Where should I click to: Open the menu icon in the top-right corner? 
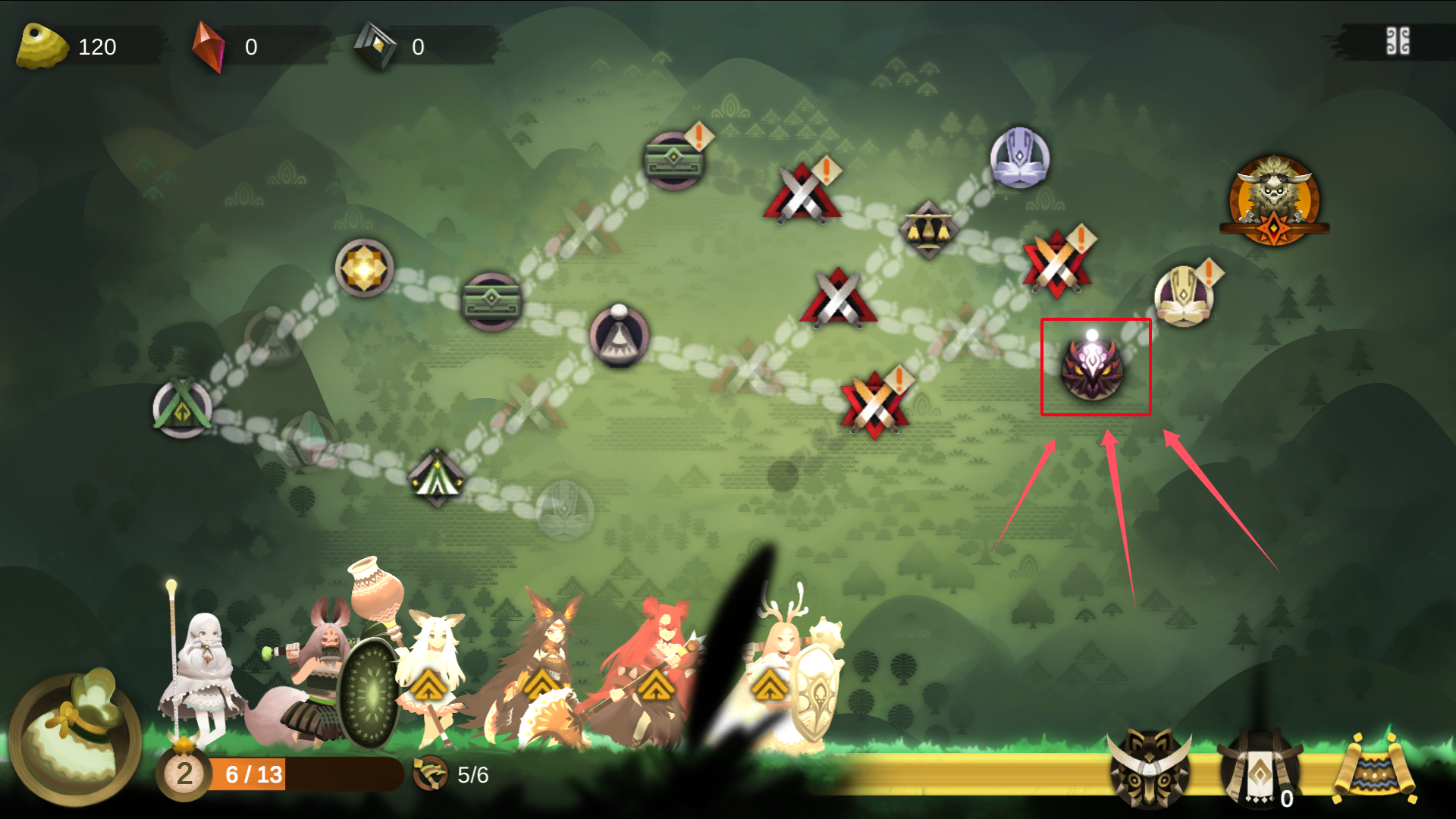pyautogui.click(x=1398, y=42)
